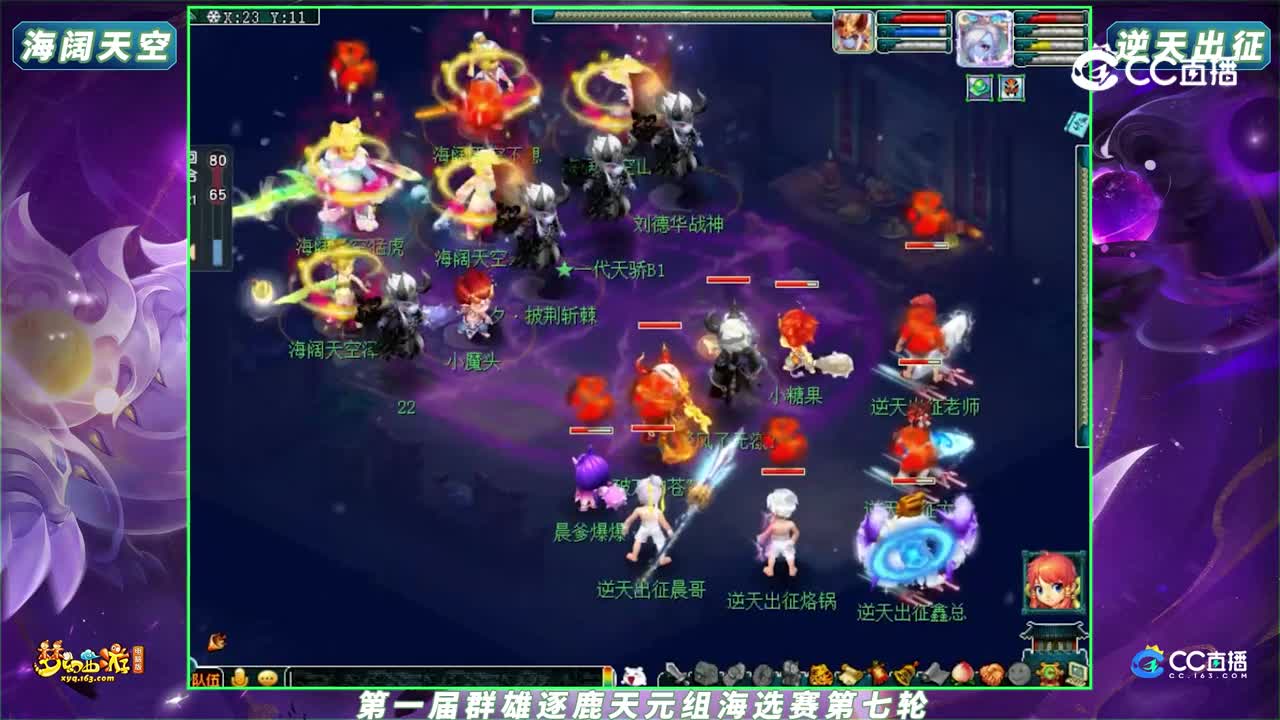The height and width of the screenshot is (720, 1280).
Task: Toggle the microphone voice chat icon
Action: pyautogui.click(x=240, y=676)
